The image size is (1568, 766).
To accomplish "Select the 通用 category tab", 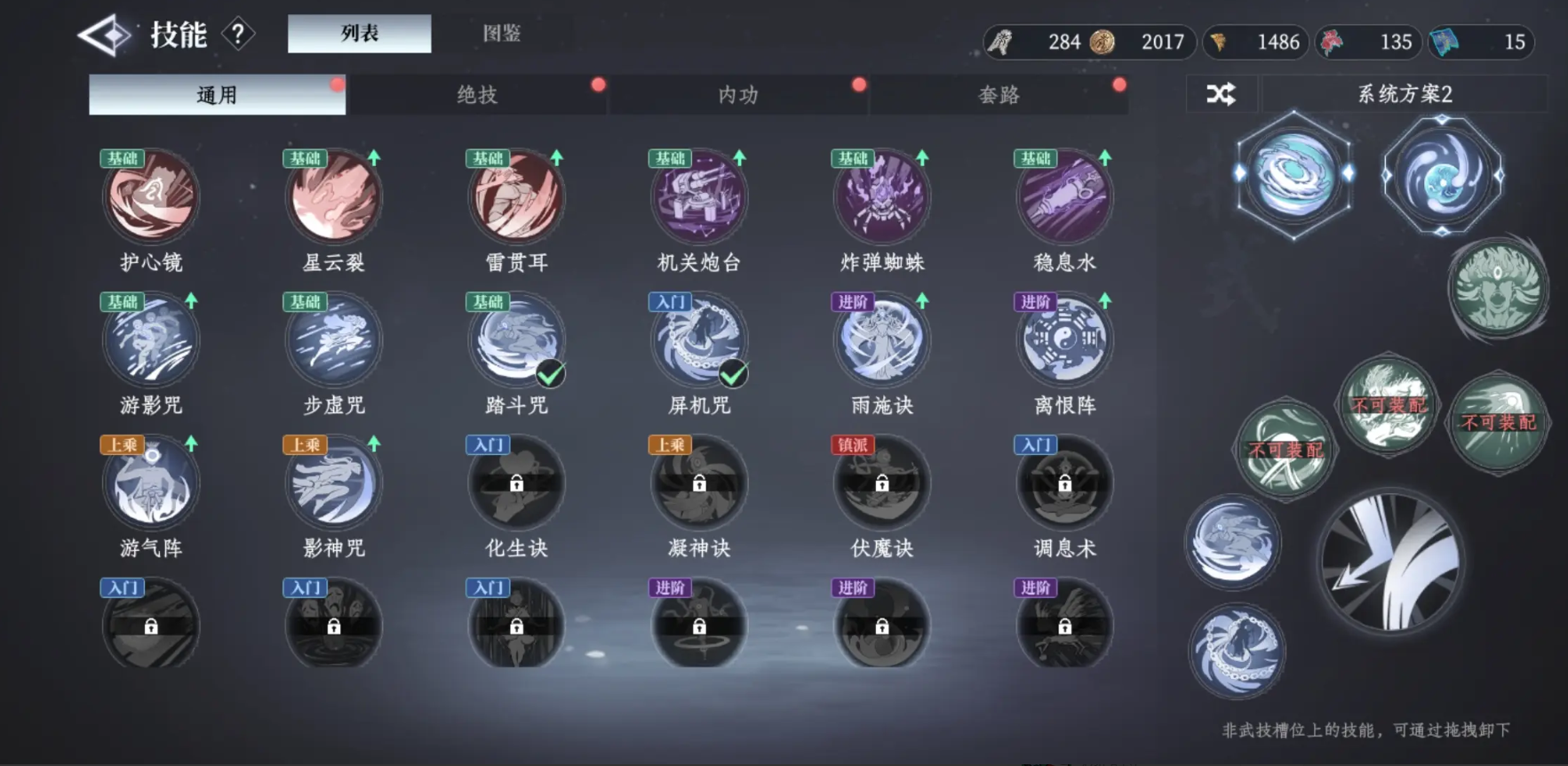I will pos(217,95).
